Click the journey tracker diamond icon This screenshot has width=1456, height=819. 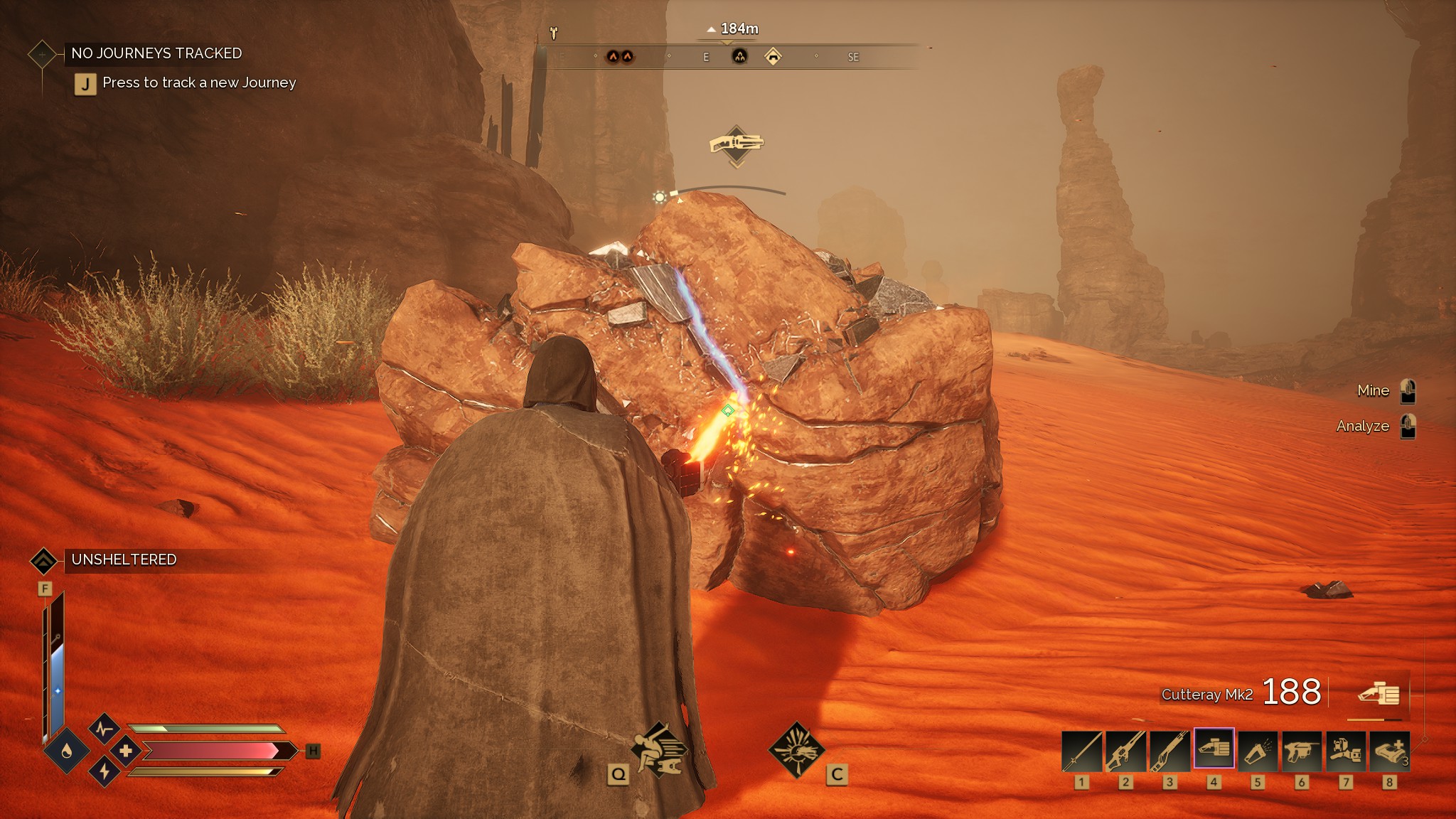click(42, 54)
